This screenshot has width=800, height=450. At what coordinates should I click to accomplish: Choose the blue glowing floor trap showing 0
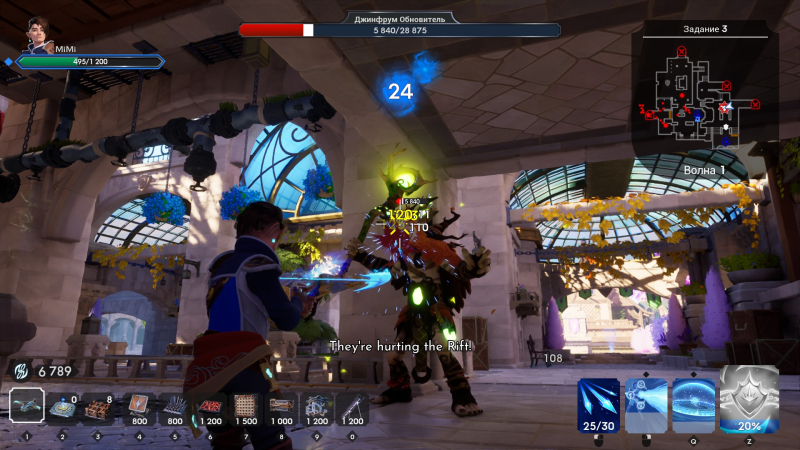click(x=64, y=406)
